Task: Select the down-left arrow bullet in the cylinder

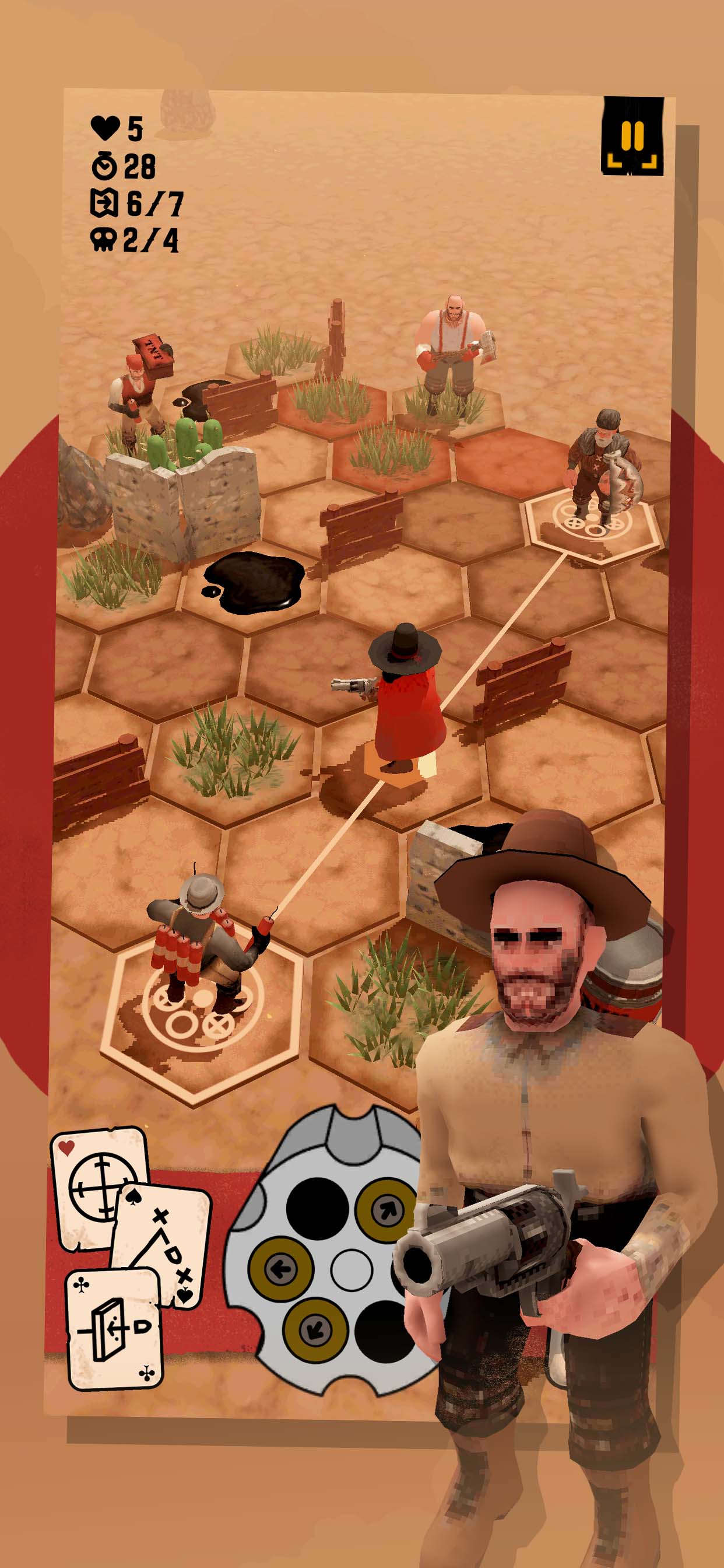Action: (x=315, y=1329)
